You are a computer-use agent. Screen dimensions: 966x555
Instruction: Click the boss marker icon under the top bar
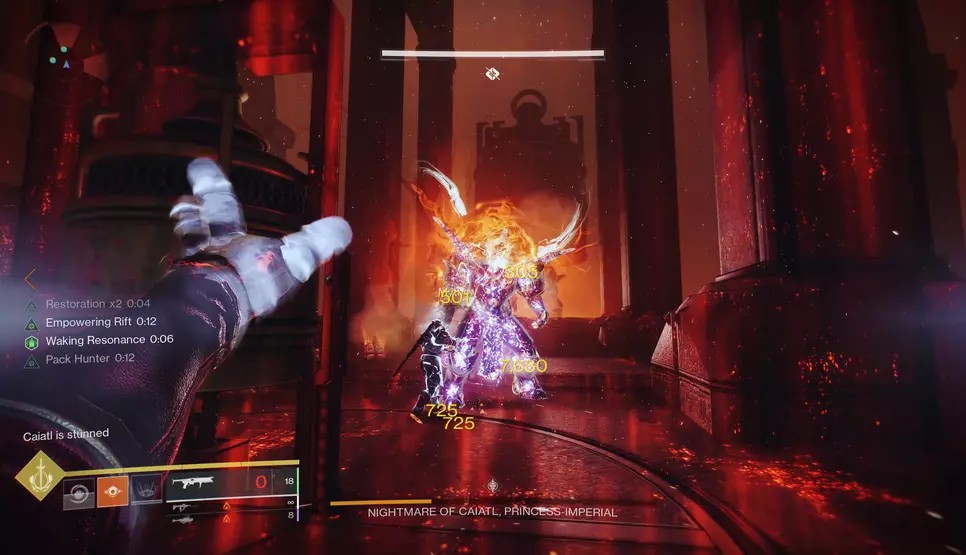(492, 73)
